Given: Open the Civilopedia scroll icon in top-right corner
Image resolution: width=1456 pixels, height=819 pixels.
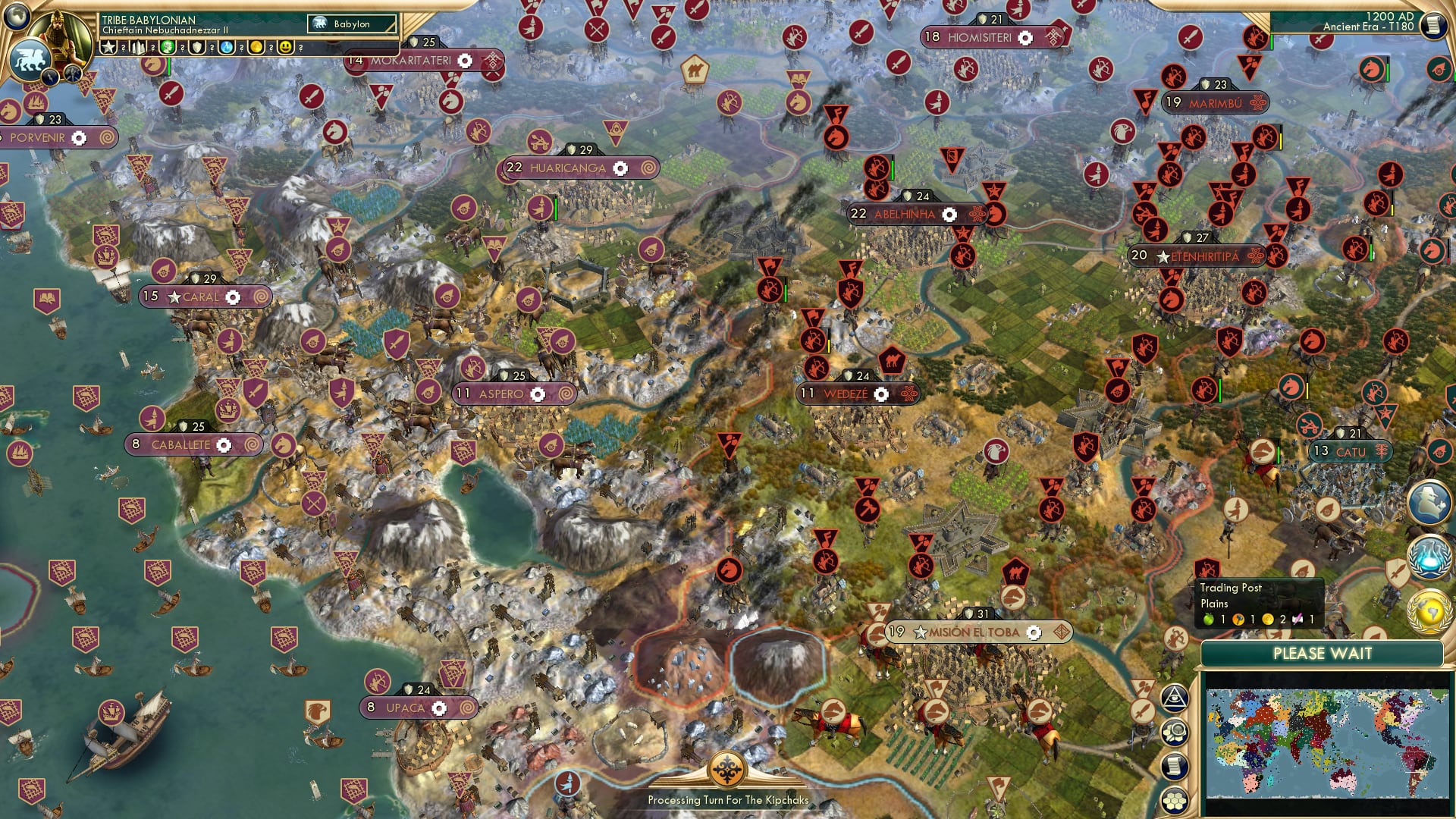Looking at the screenshot, I should coord(1435,24).
